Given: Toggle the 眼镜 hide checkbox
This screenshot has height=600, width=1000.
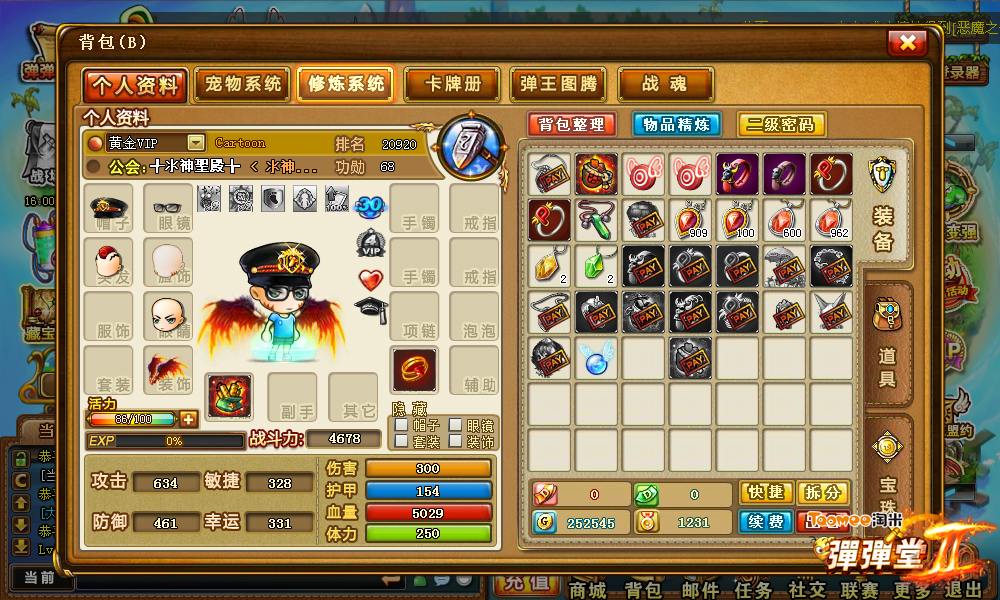Looking at the screenshot, I should pos(456,425).
